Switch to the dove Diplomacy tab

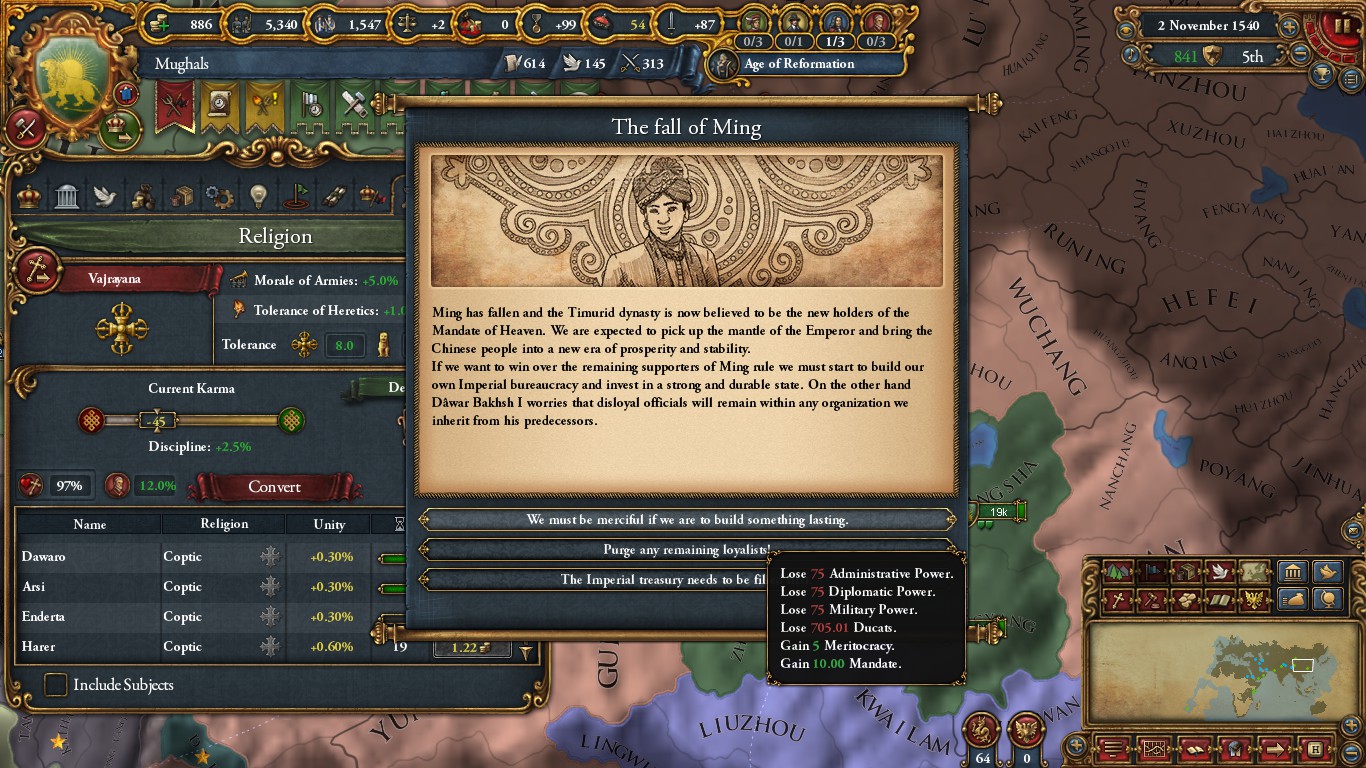pyautogui.click(x=105, y=195)
